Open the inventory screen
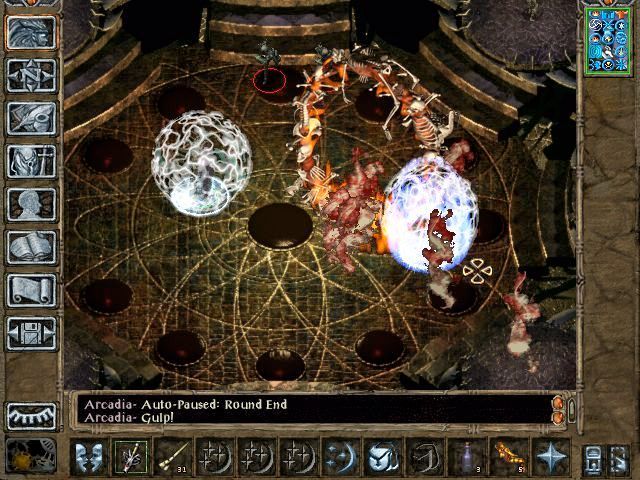The width and height of the screenshot is (640, 480). coord(31,161)
